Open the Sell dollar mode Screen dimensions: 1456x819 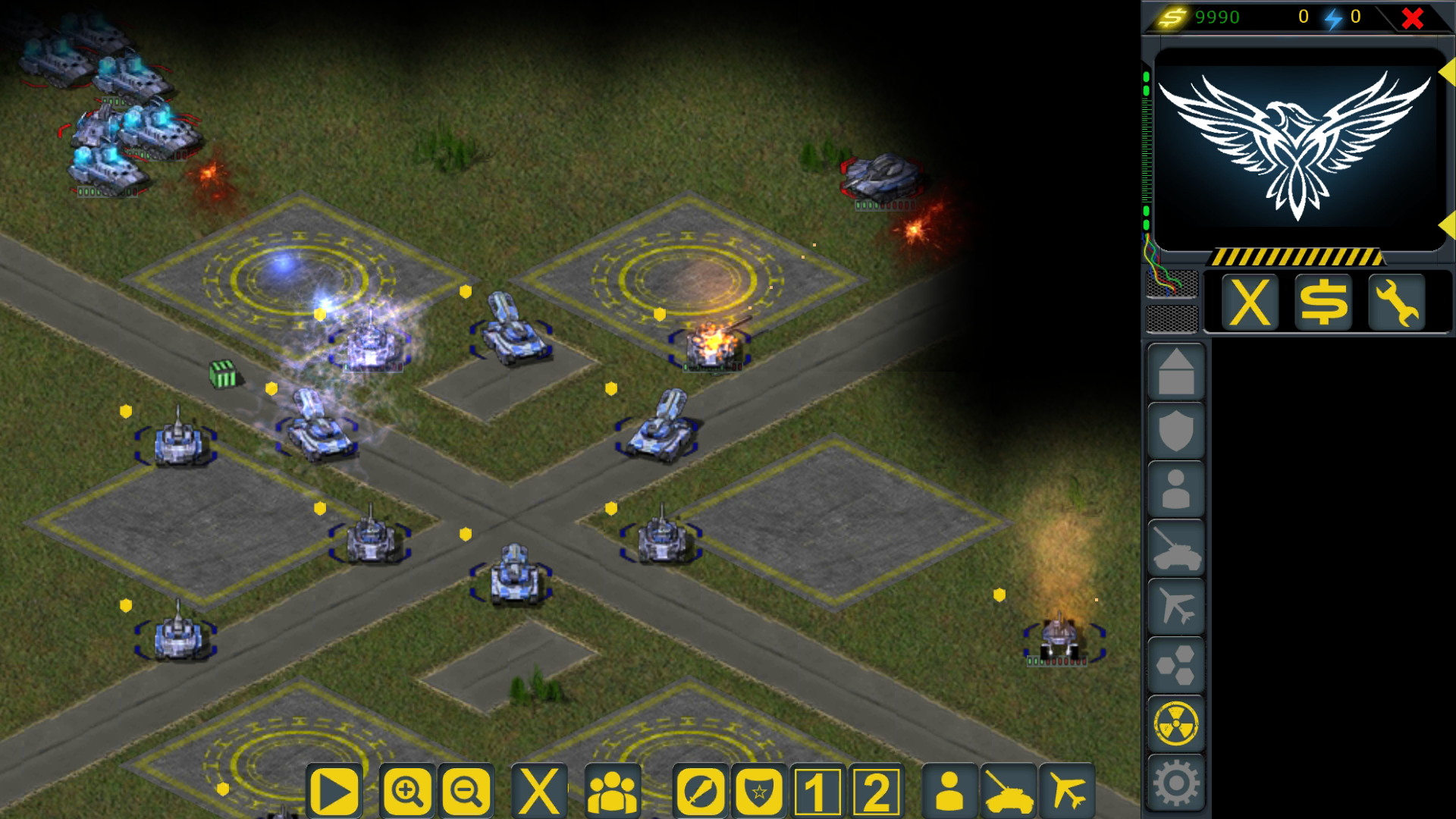[1323, 301]
